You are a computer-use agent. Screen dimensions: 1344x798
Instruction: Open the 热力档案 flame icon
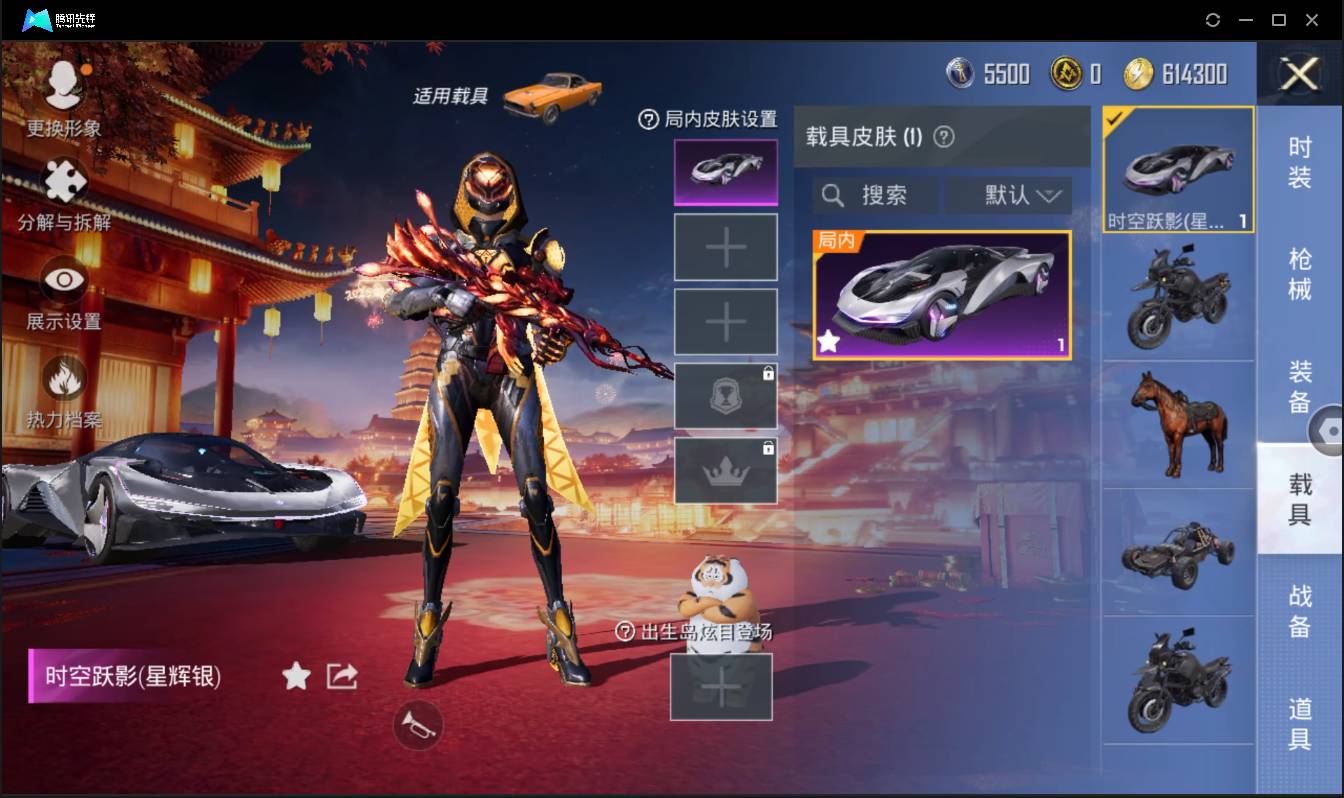pyautogui.click(x=62, y=380)
